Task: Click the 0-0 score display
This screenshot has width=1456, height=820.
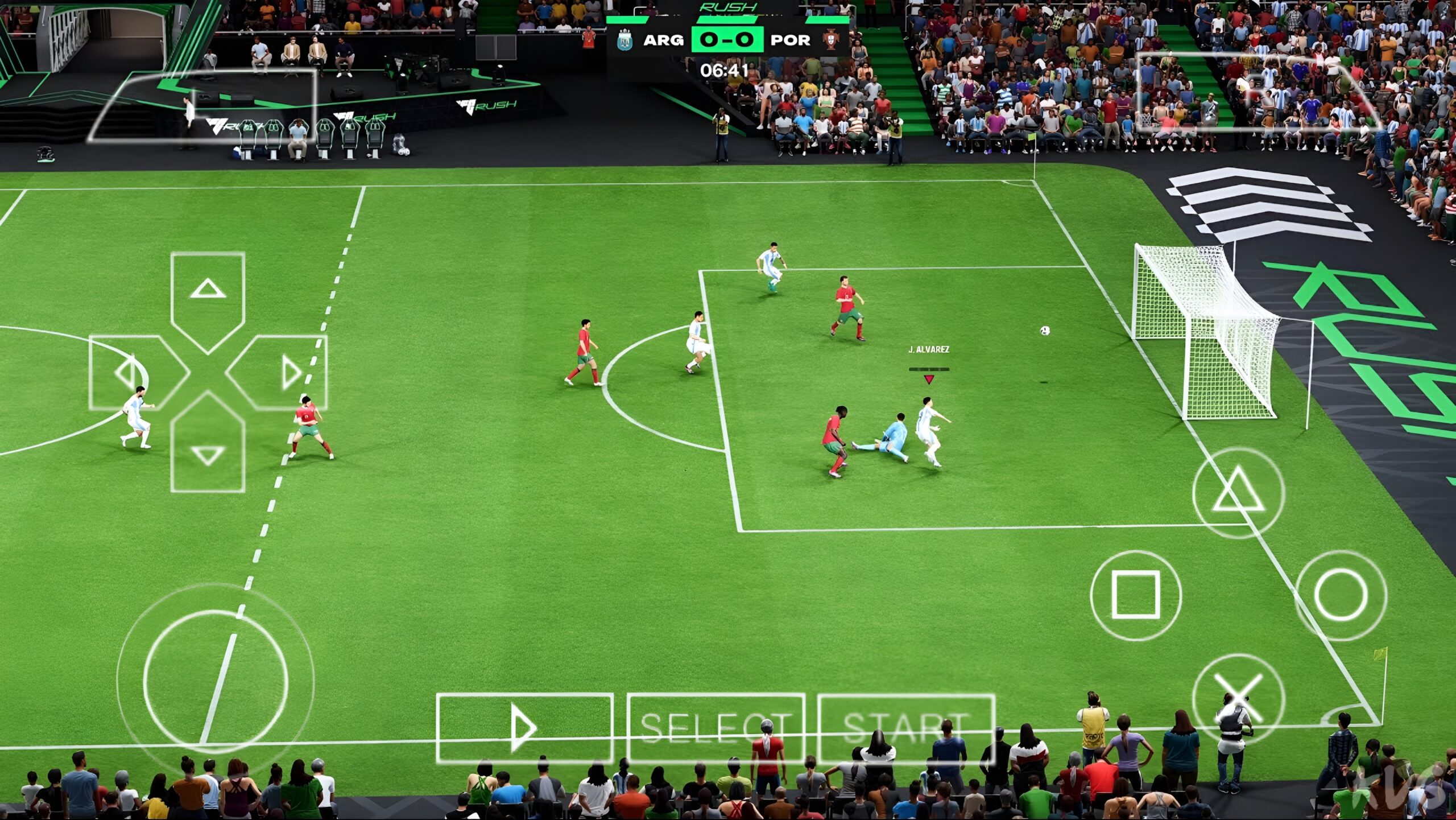Action: (727, 40)
